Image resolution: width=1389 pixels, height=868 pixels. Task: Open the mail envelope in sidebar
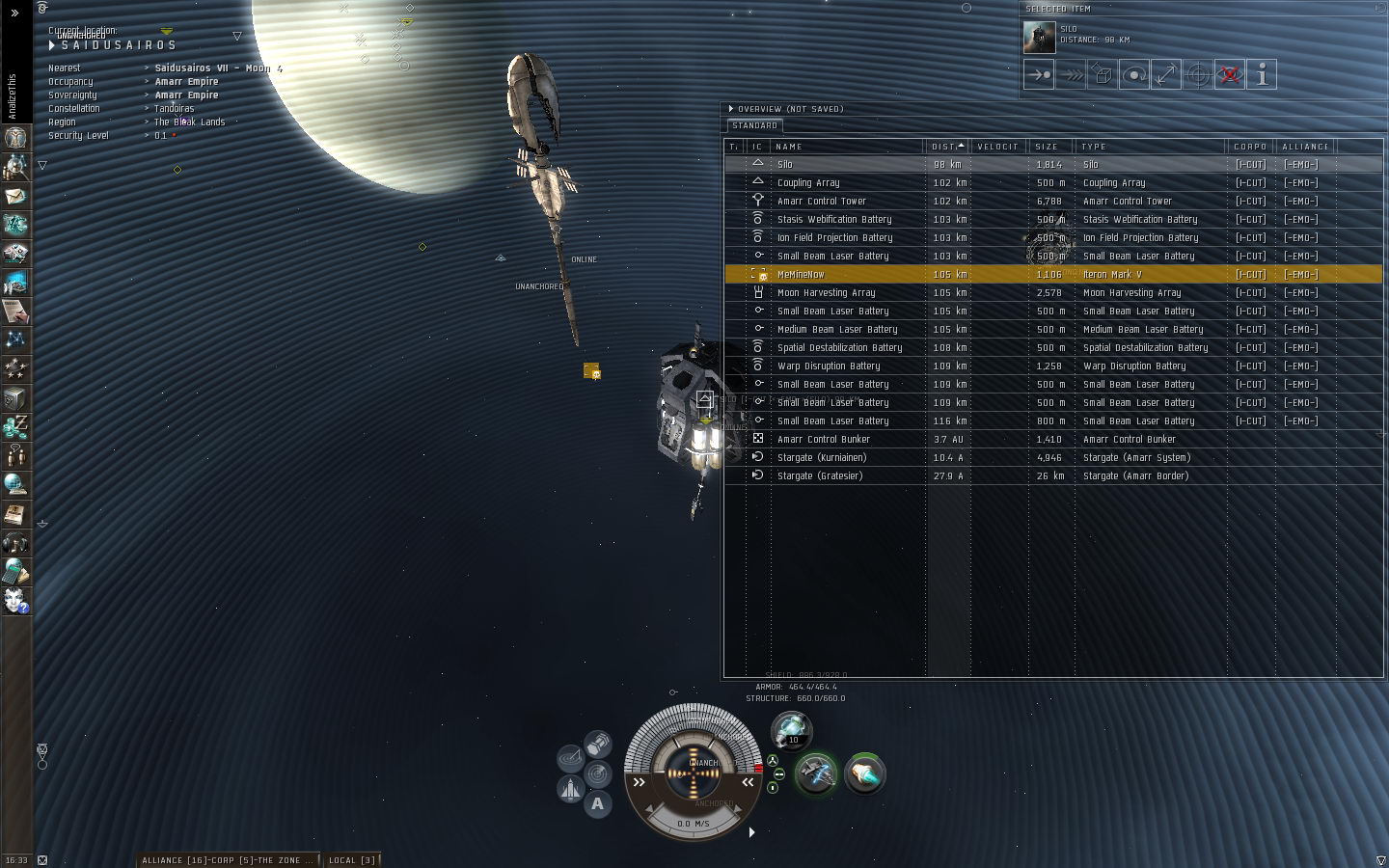coord(15,196)
